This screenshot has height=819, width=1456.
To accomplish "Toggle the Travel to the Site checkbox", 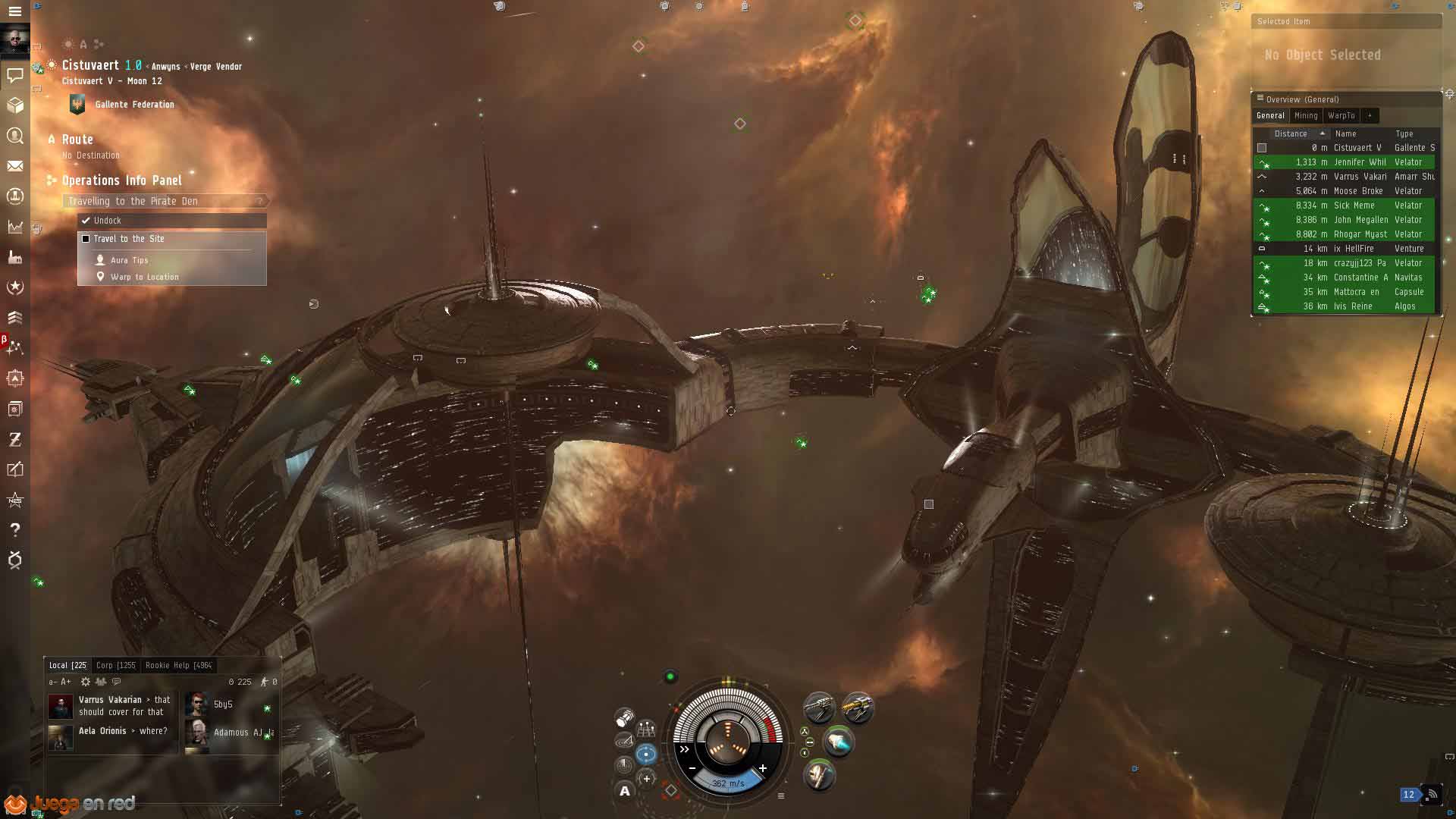I will pyautogui.click(x=86, y=239).
